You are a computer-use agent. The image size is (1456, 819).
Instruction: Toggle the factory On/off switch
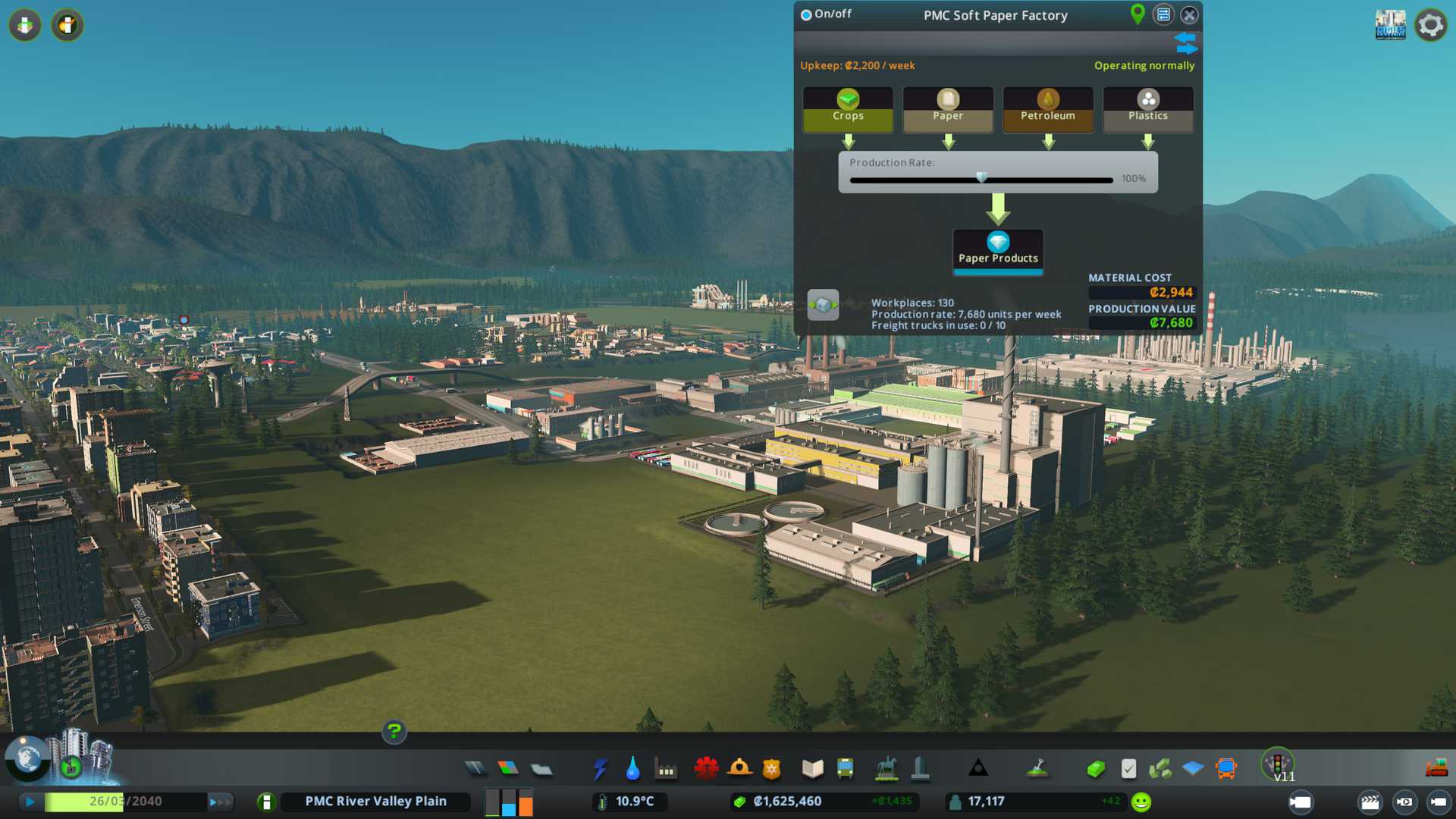pyautogui.click(x=806, y=15)
